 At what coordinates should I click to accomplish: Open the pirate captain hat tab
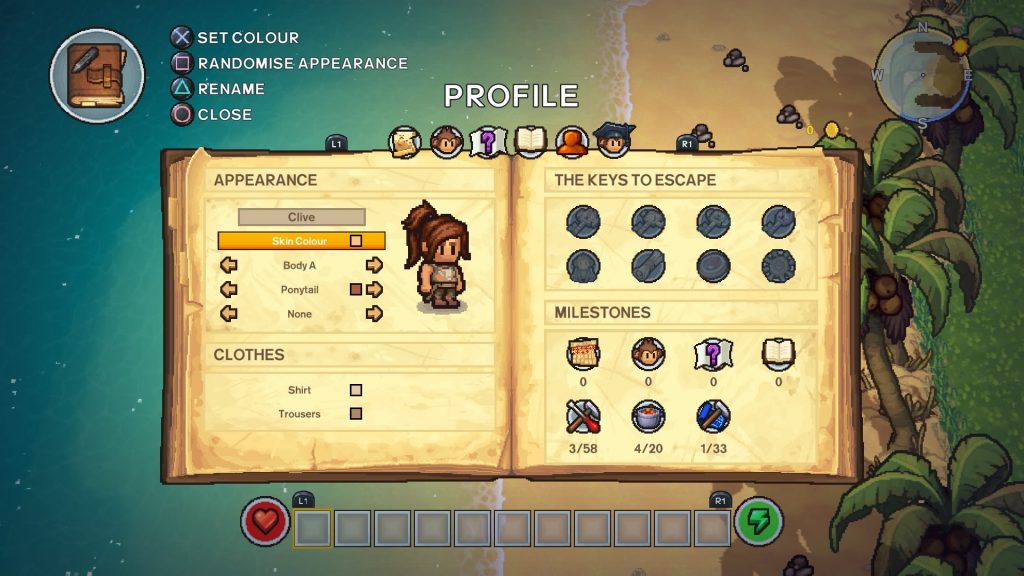pyautogui.click(x=612, y=140)
